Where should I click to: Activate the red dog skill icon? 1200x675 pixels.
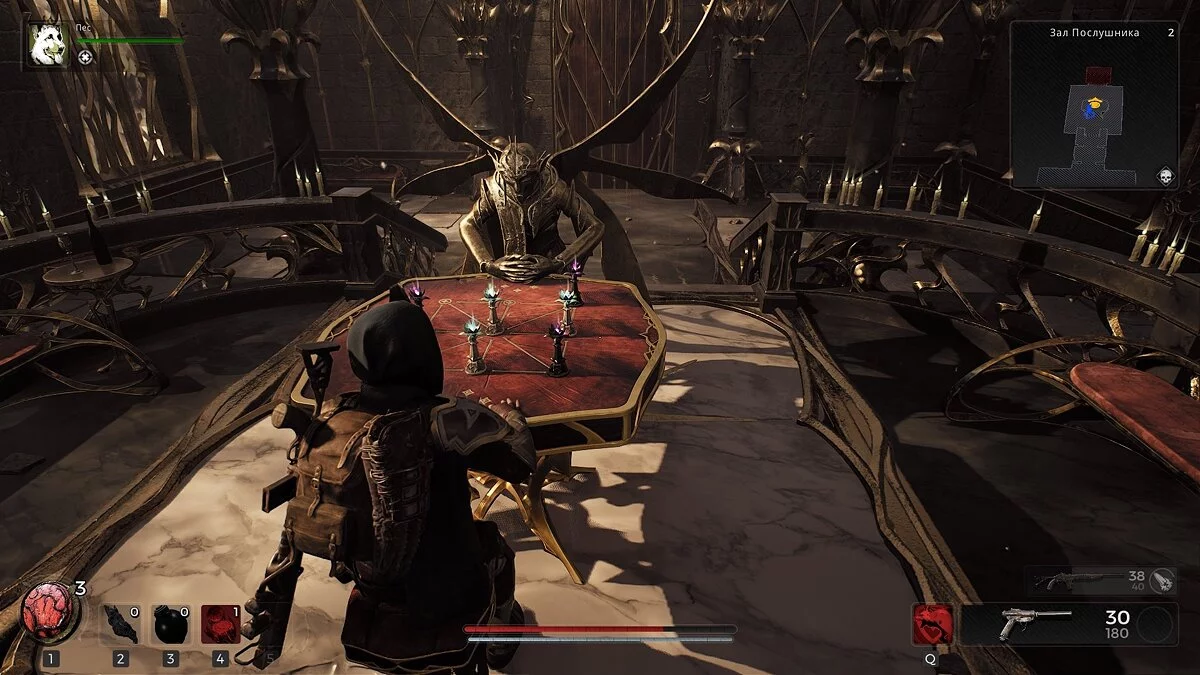tap(931, 624)
